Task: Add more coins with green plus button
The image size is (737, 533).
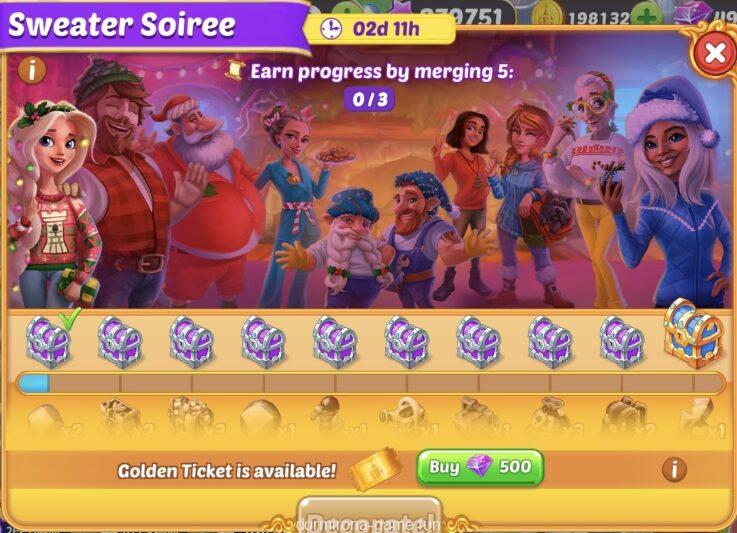Action: click(x=646, y=17)
